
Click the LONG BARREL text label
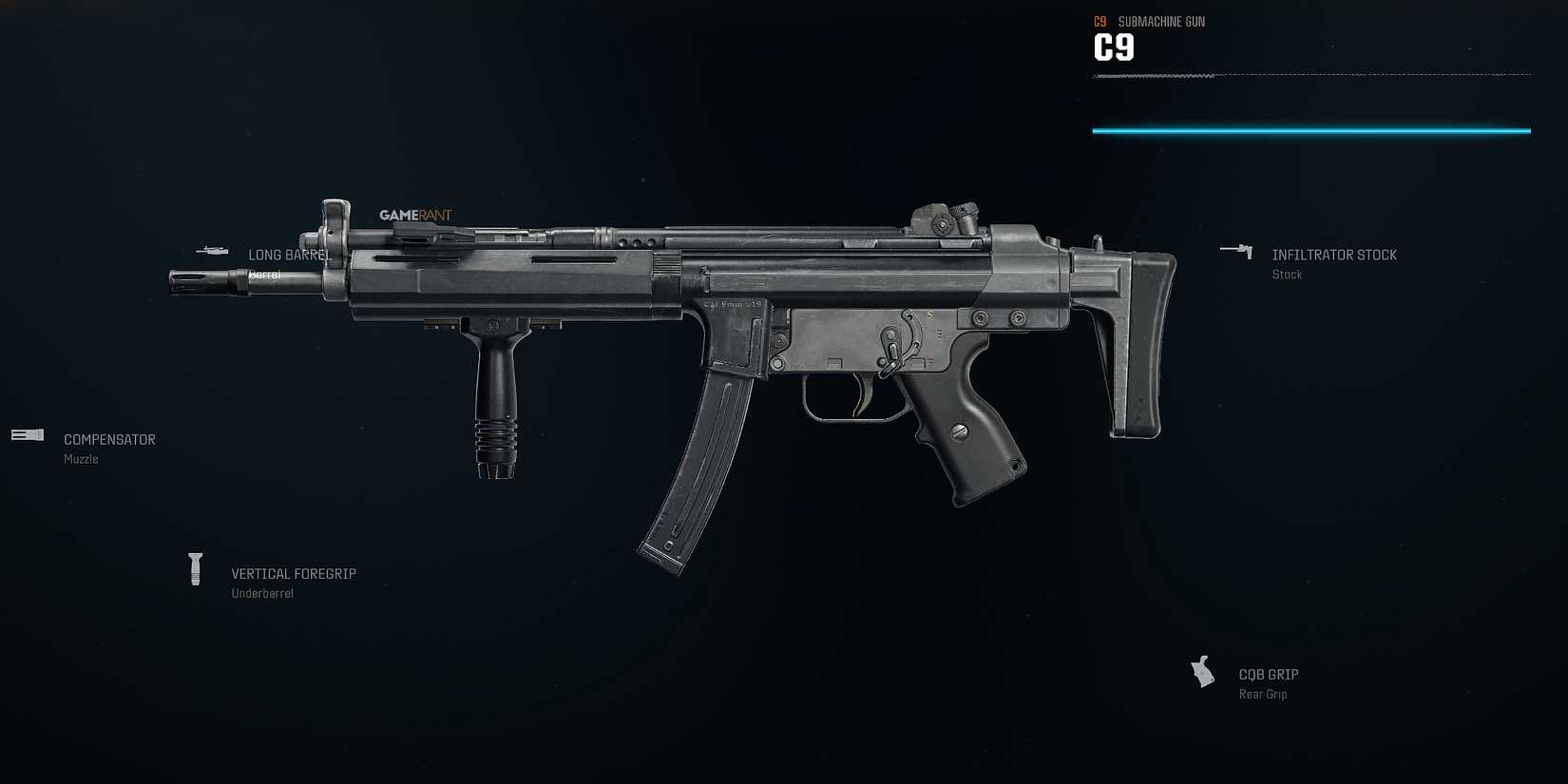click(290, 255)
